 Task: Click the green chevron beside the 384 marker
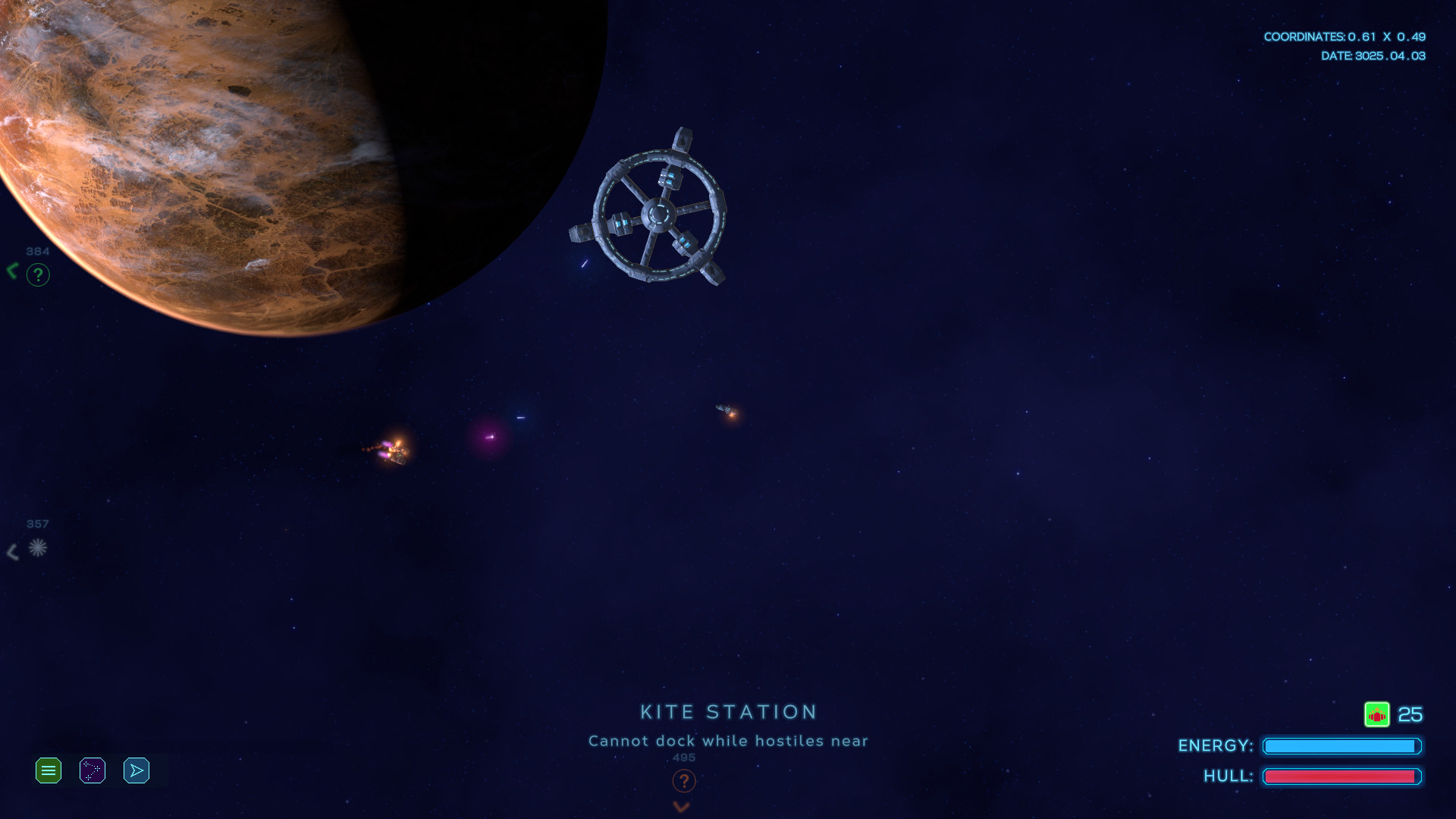(11, 270)
